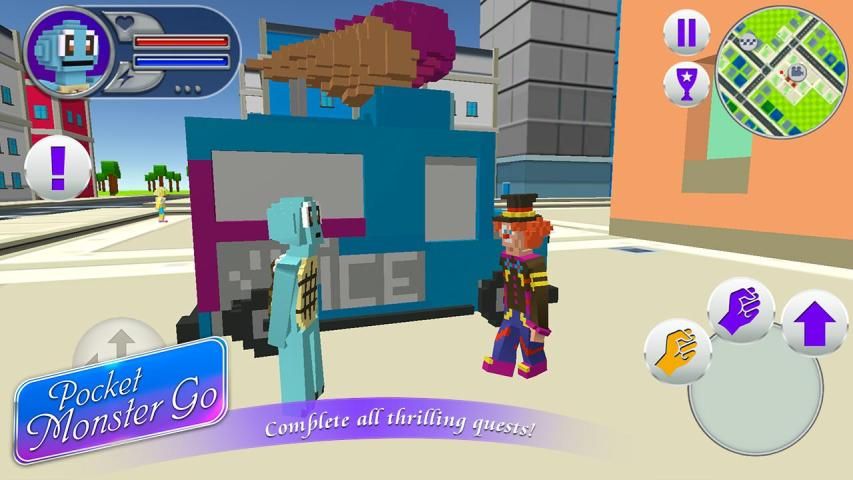Tap the grey up arrow movement pad
This screenshot has height=480, width=853.
[118, 343]
